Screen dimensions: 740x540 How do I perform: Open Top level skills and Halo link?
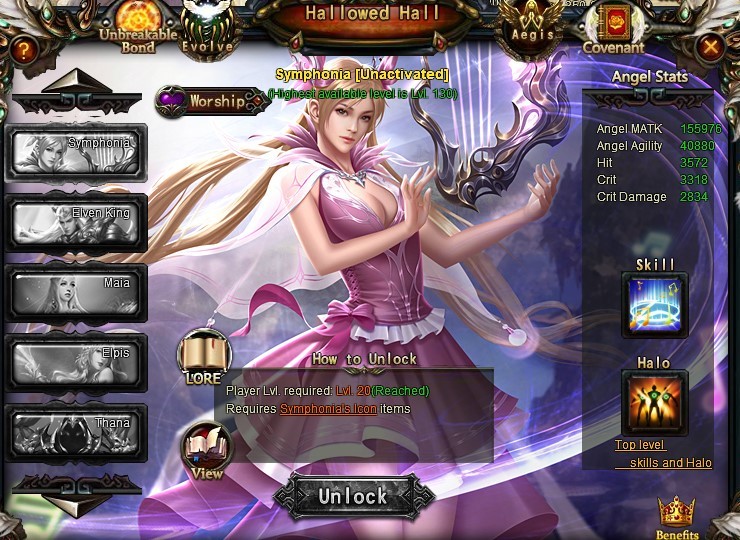663,454
